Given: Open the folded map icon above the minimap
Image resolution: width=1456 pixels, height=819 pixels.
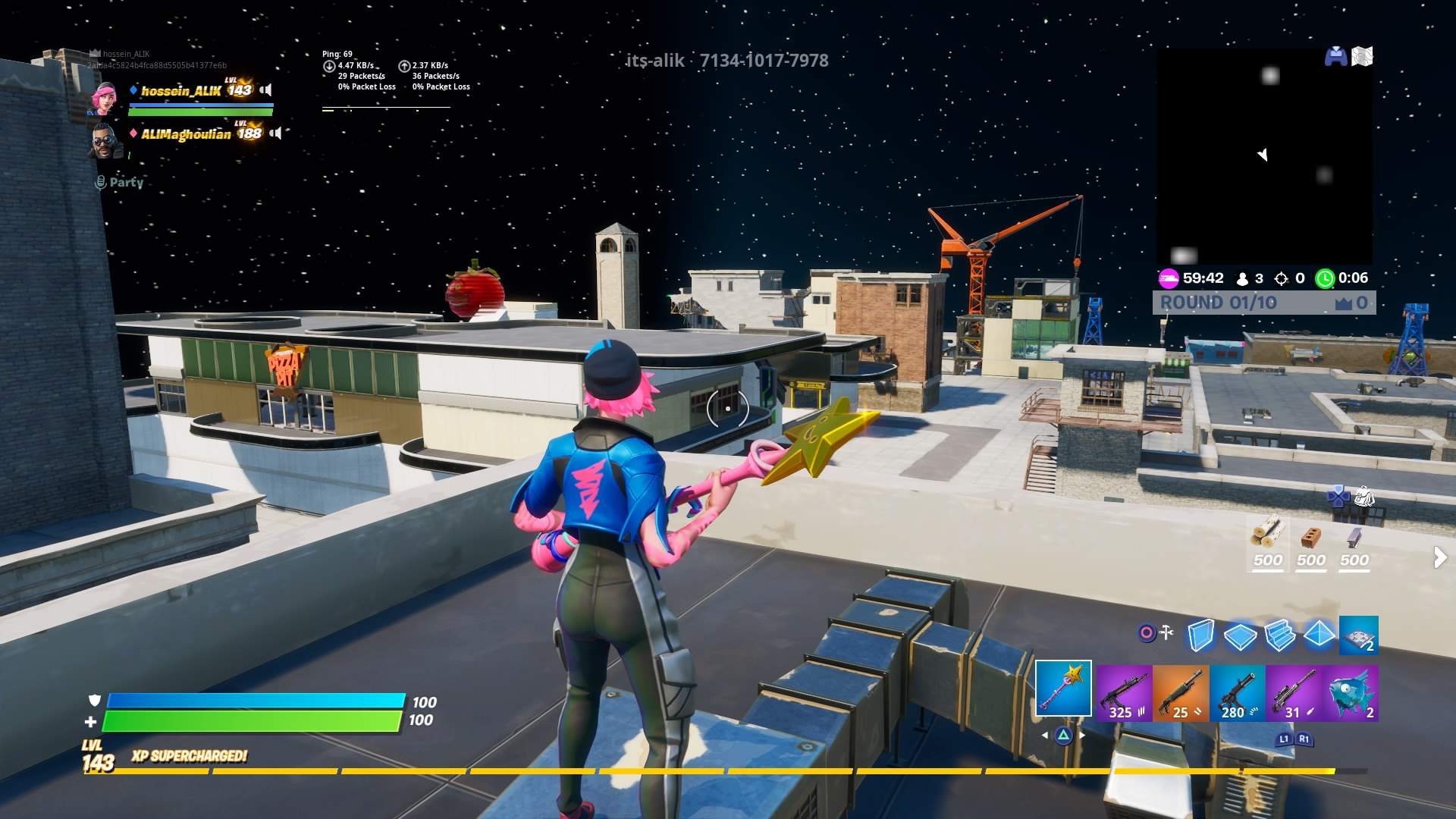Looking at the screenshot, I should click(x=1362, y=57).
